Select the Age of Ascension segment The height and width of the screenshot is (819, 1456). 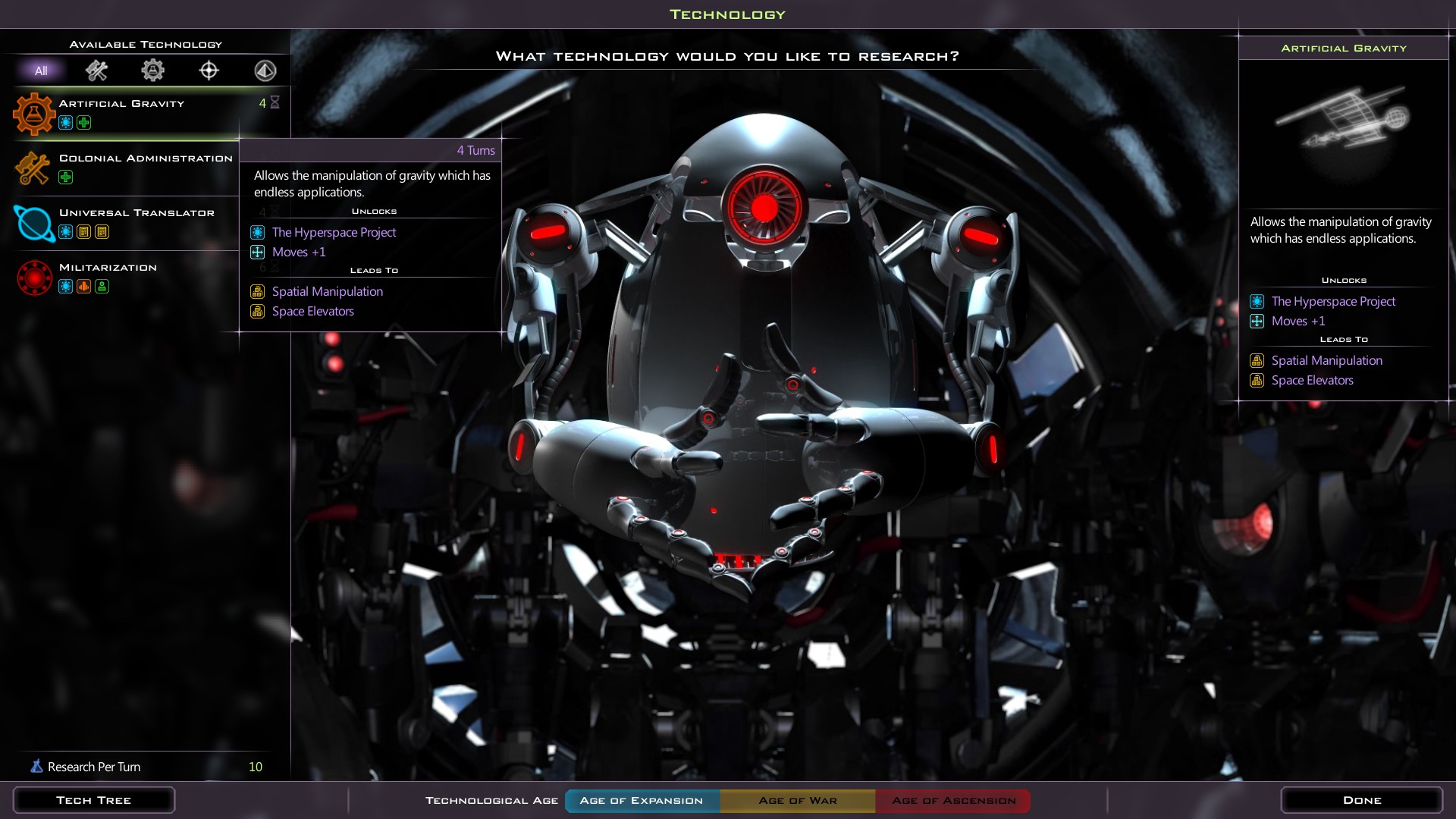[x=953, y=801]
